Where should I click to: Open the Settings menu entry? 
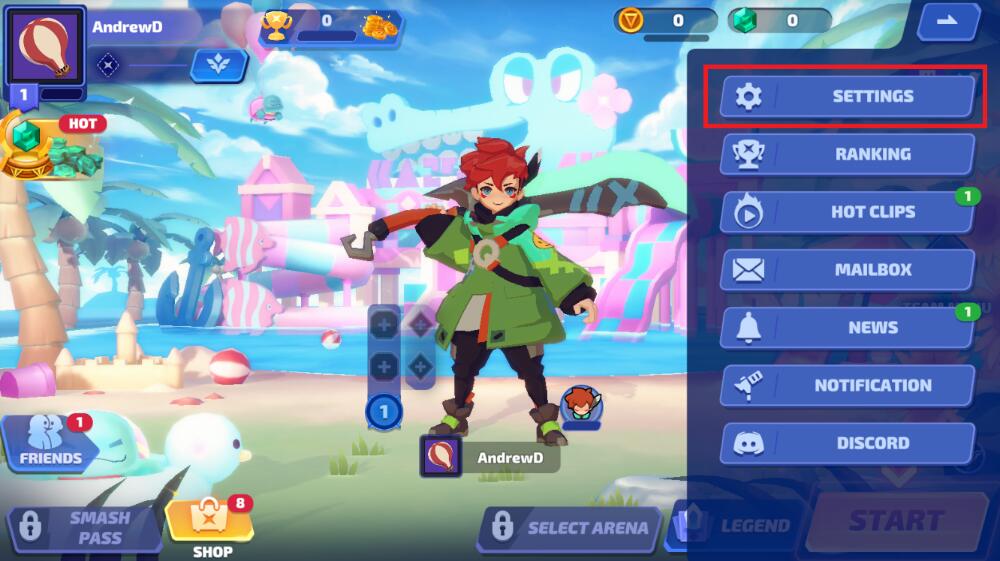pos(846,96)
